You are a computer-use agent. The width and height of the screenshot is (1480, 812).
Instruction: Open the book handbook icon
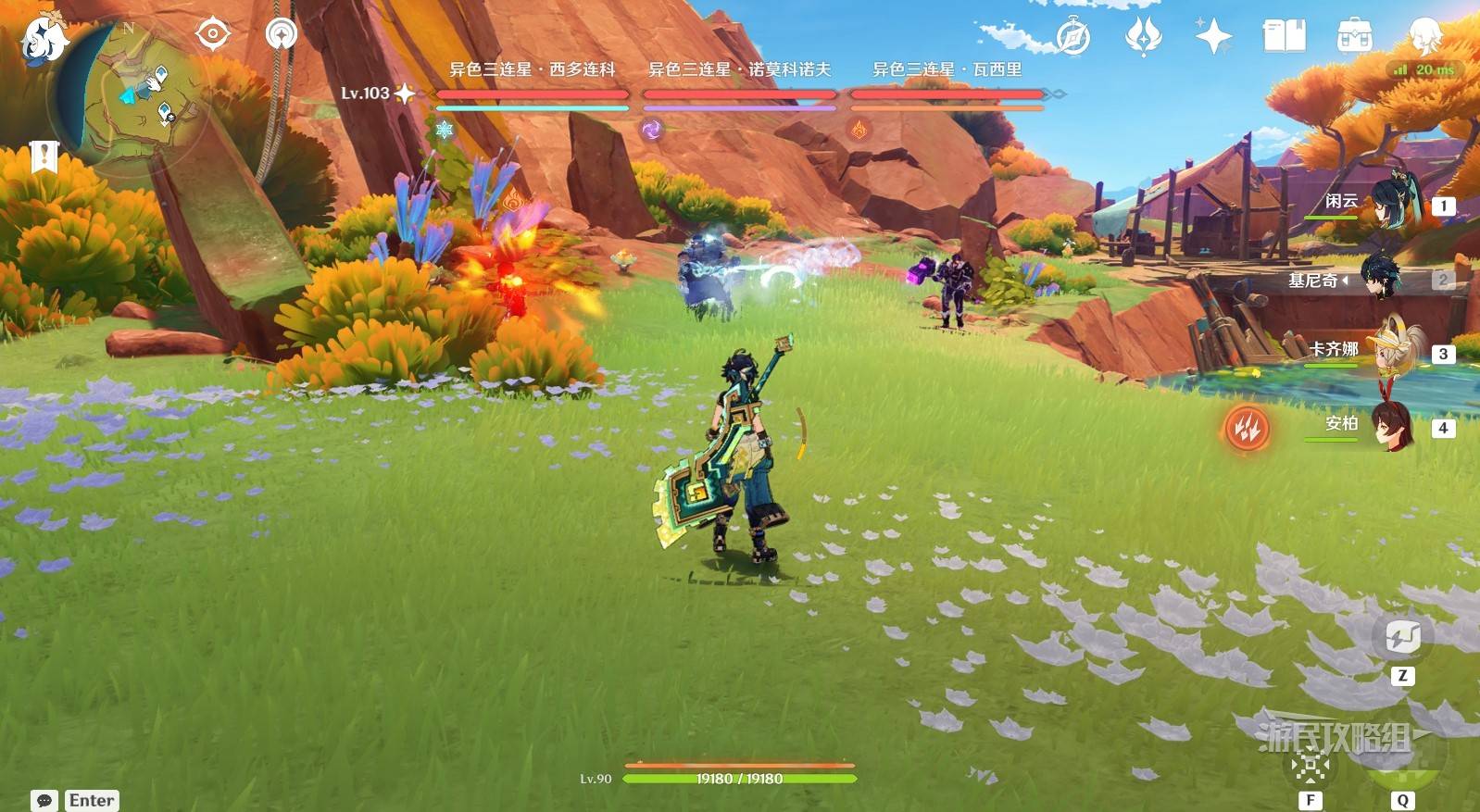coord(1284,37)
